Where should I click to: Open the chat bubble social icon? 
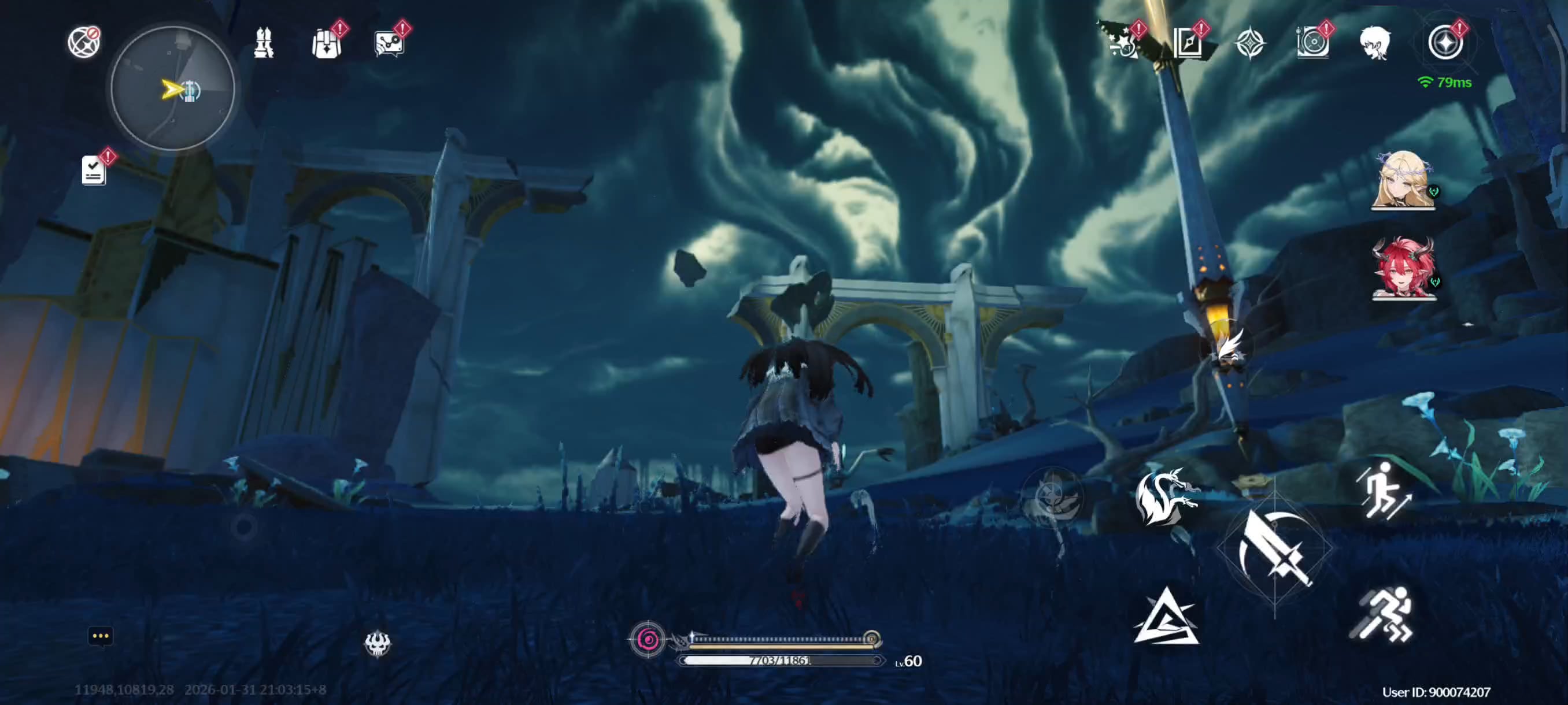(x=389, y=44)
